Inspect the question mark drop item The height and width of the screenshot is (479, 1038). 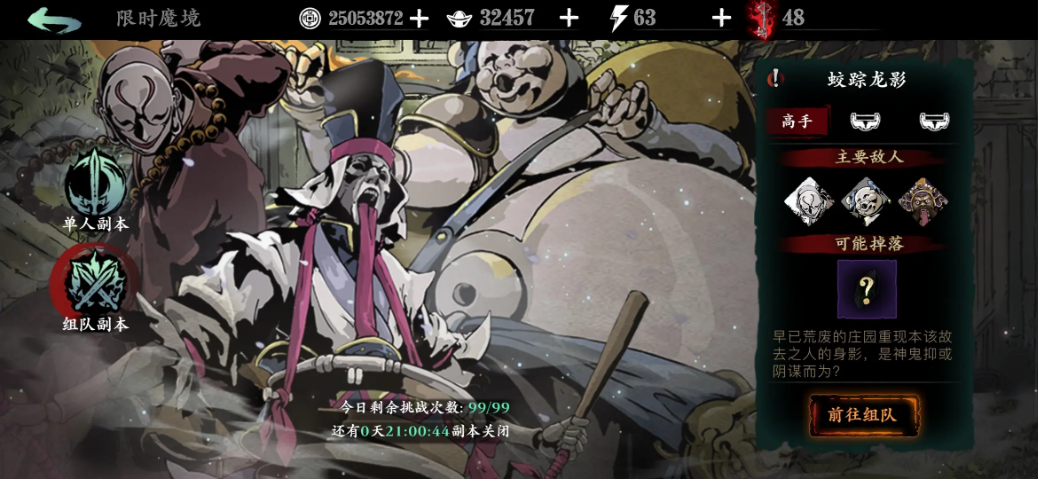tap(866, 289)
